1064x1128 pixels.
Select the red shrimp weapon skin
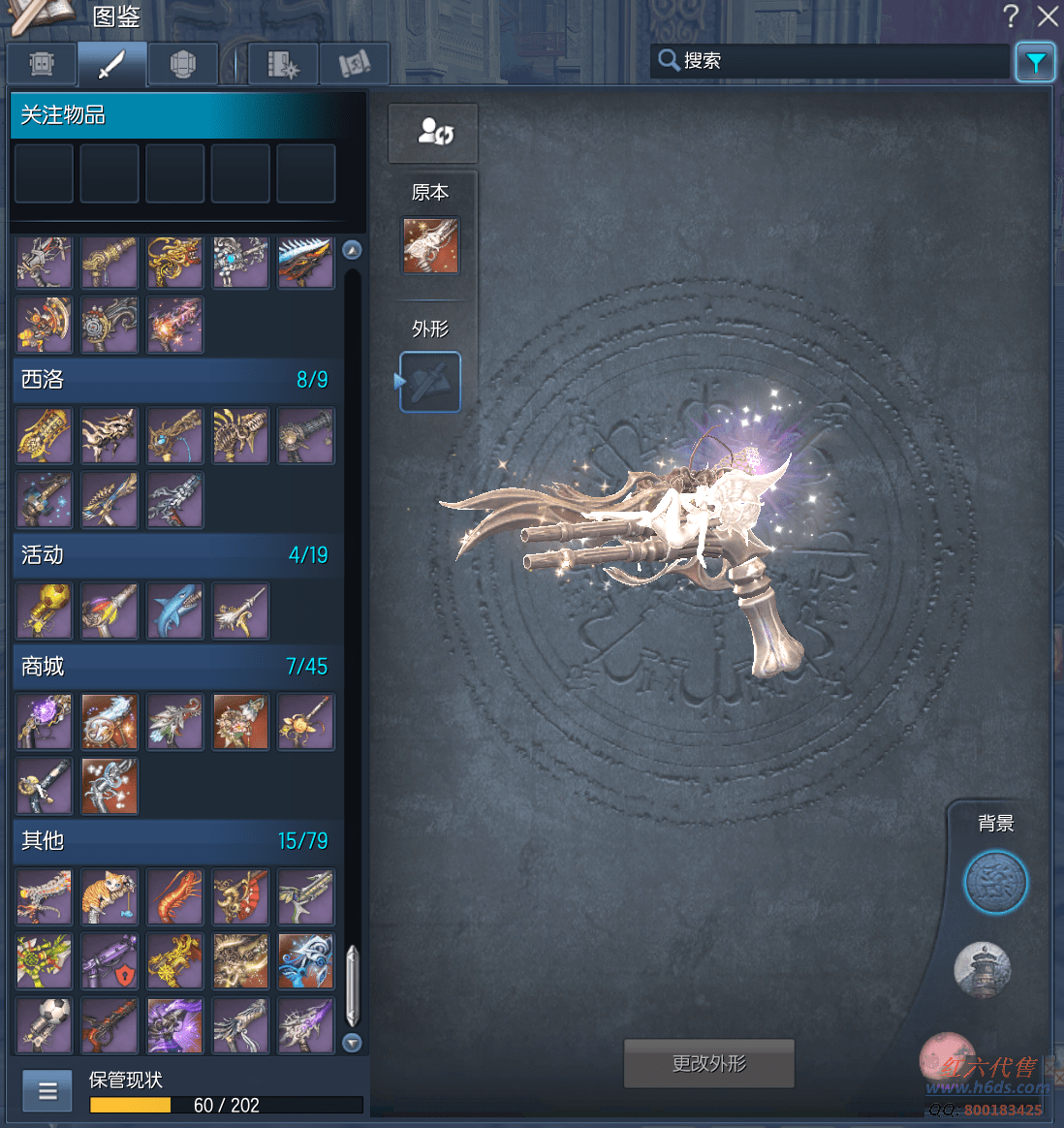click(x=175, y=896)
